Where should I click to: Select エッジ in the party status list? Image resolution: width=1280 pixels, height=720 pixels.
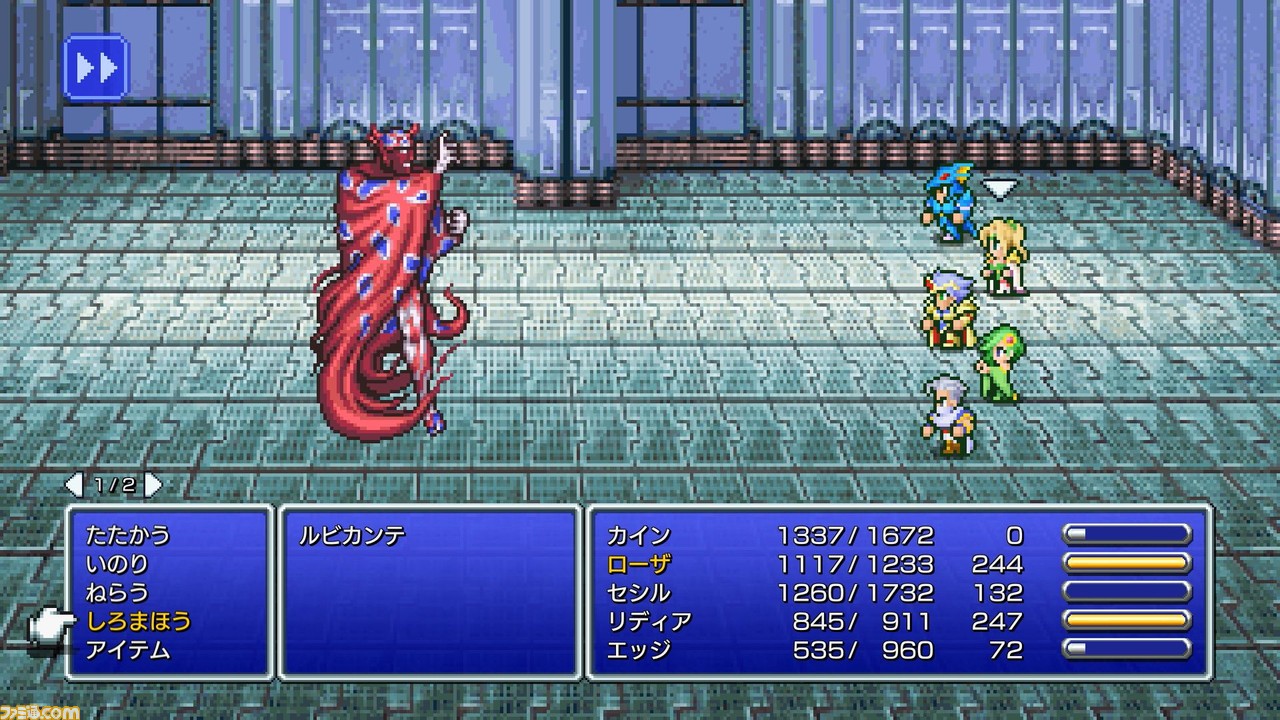tap(639, 651)
